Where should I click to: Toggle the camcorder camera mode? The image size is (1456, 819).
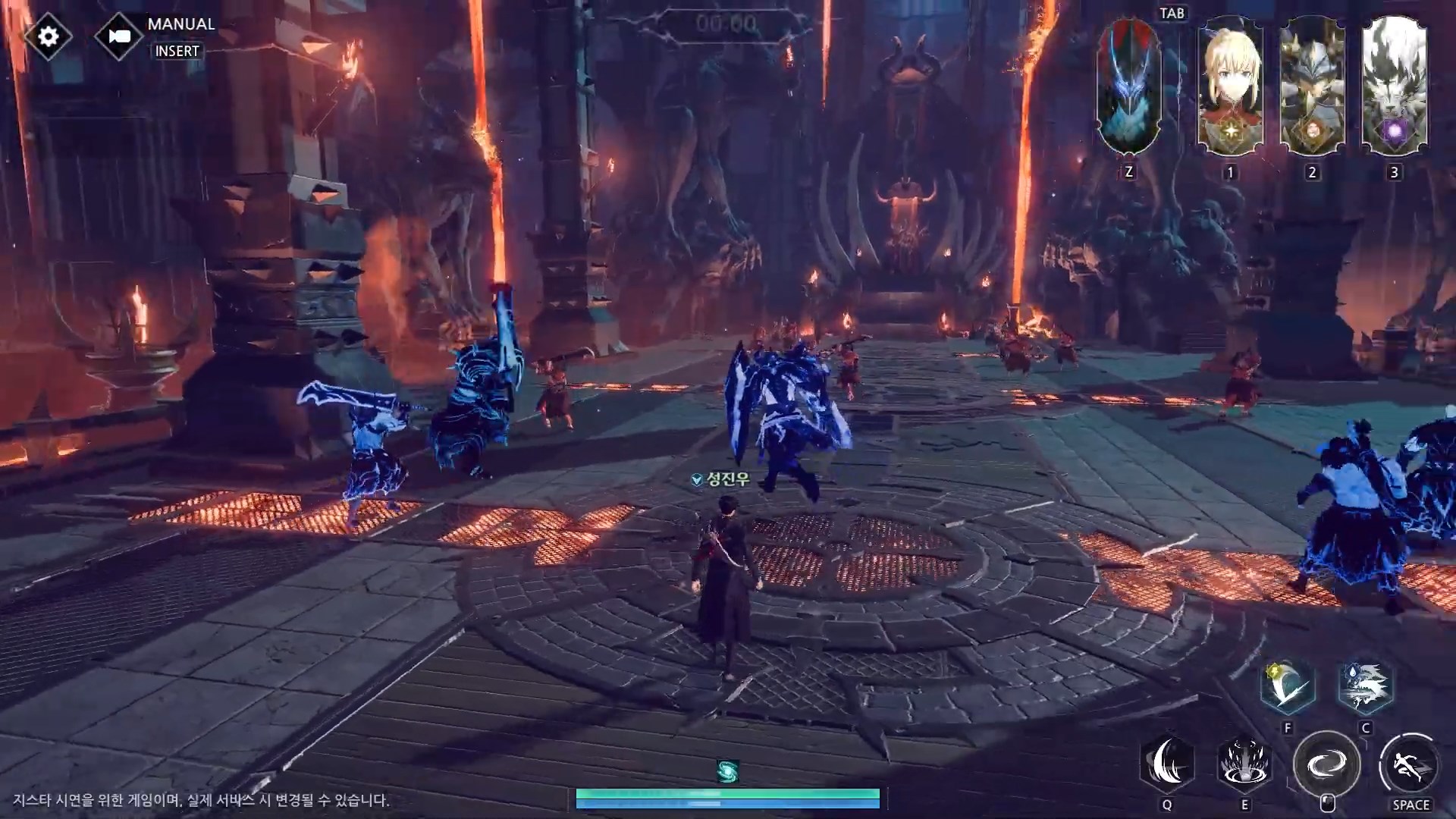[x=120, y=36]
